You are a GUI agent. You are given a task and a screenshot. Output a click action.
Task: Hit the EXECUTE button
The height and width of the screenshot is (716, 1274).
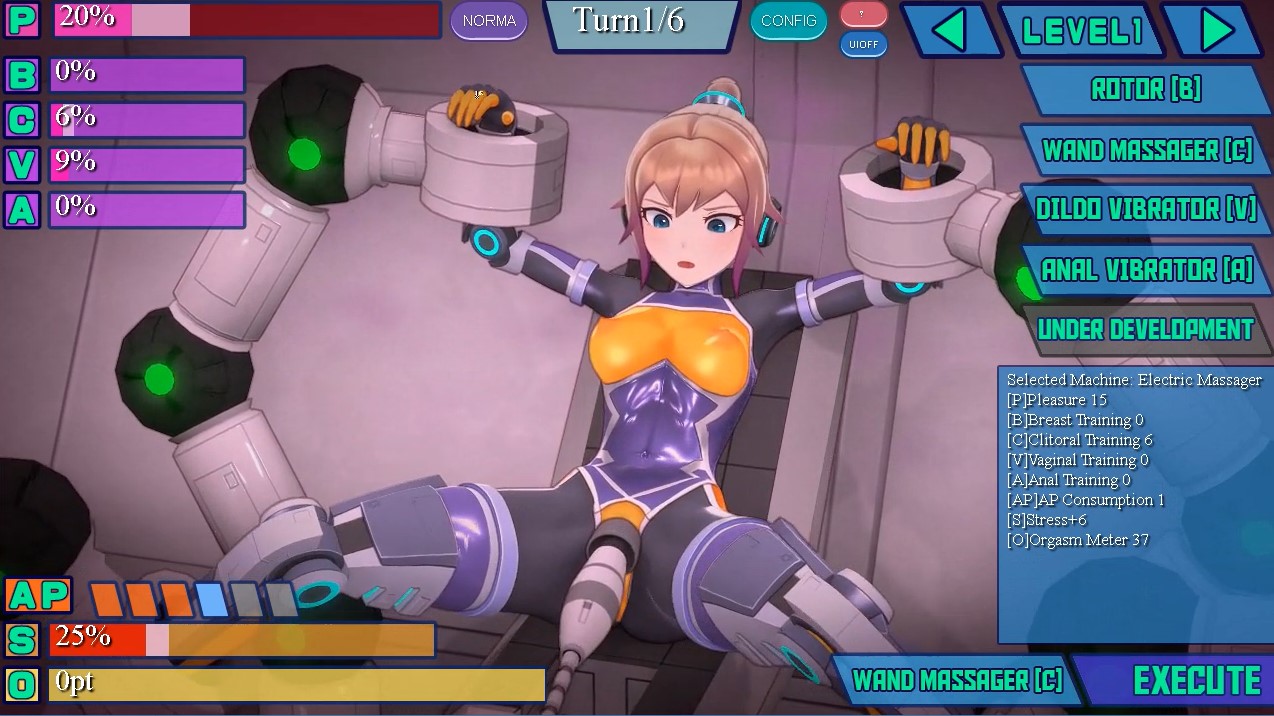point(1196,680)
